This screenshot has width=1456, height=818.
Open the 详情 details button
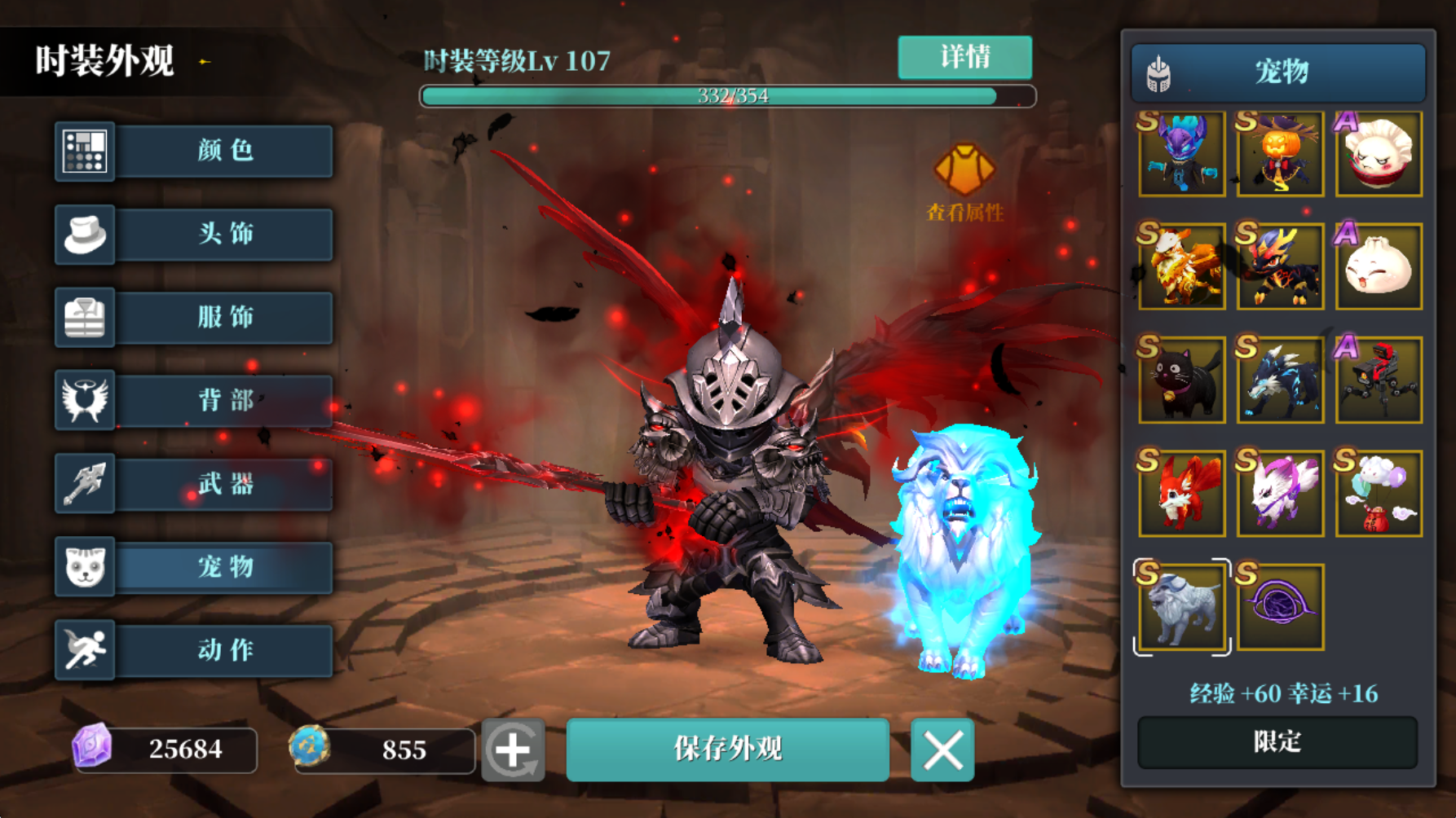(x=964, y=58)
